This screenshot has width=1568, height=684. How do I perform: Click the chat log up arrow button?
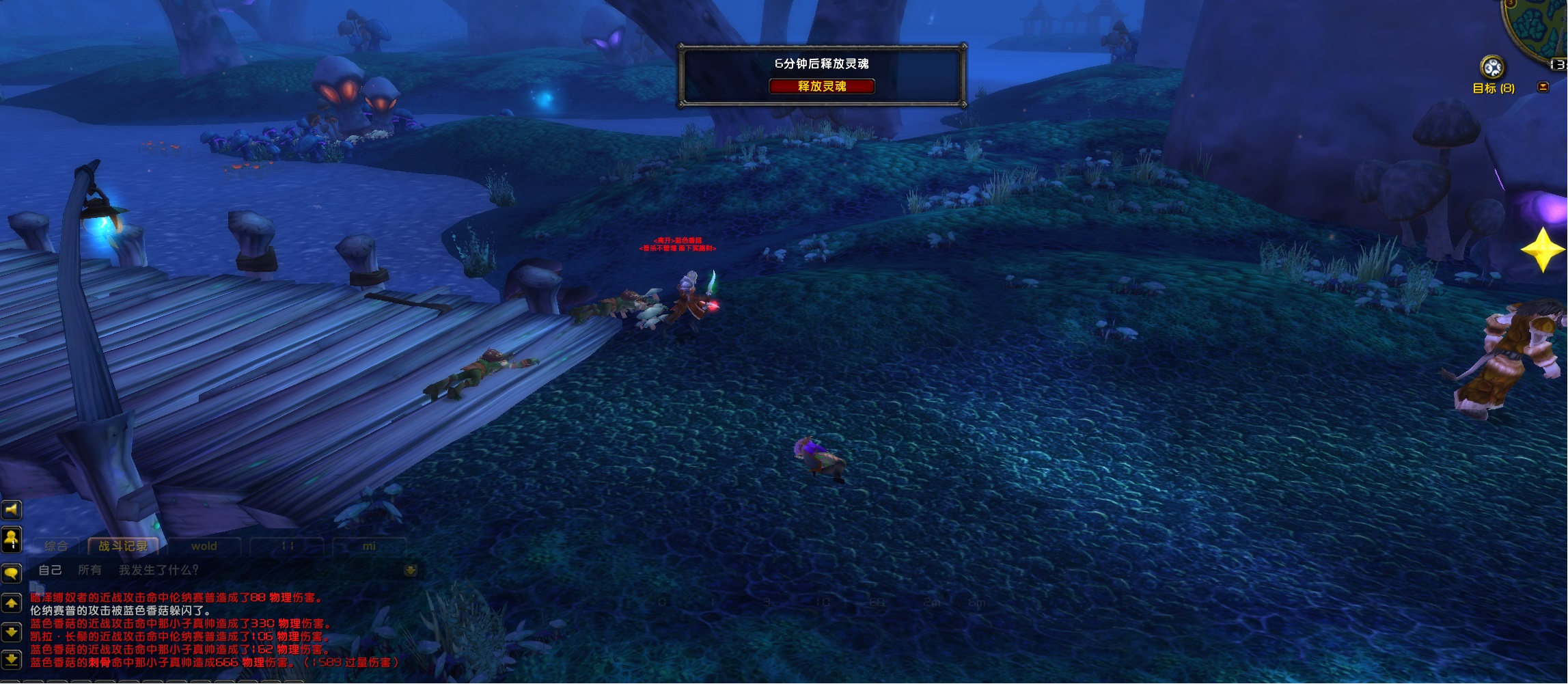tap(12, 603)
